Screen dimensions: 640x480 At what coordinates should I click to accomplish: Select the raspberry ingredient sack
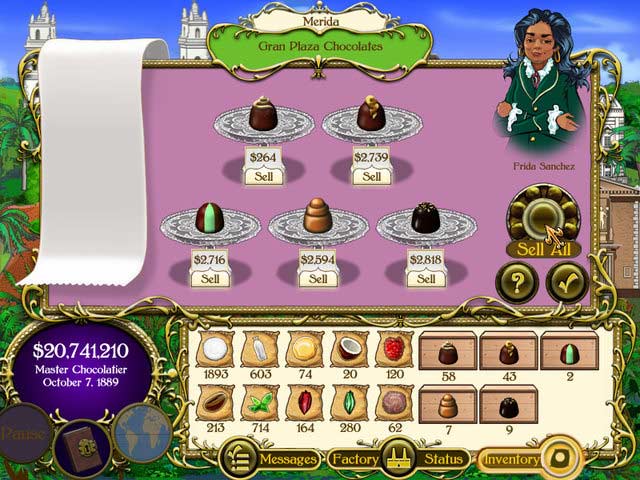point(392,350)
